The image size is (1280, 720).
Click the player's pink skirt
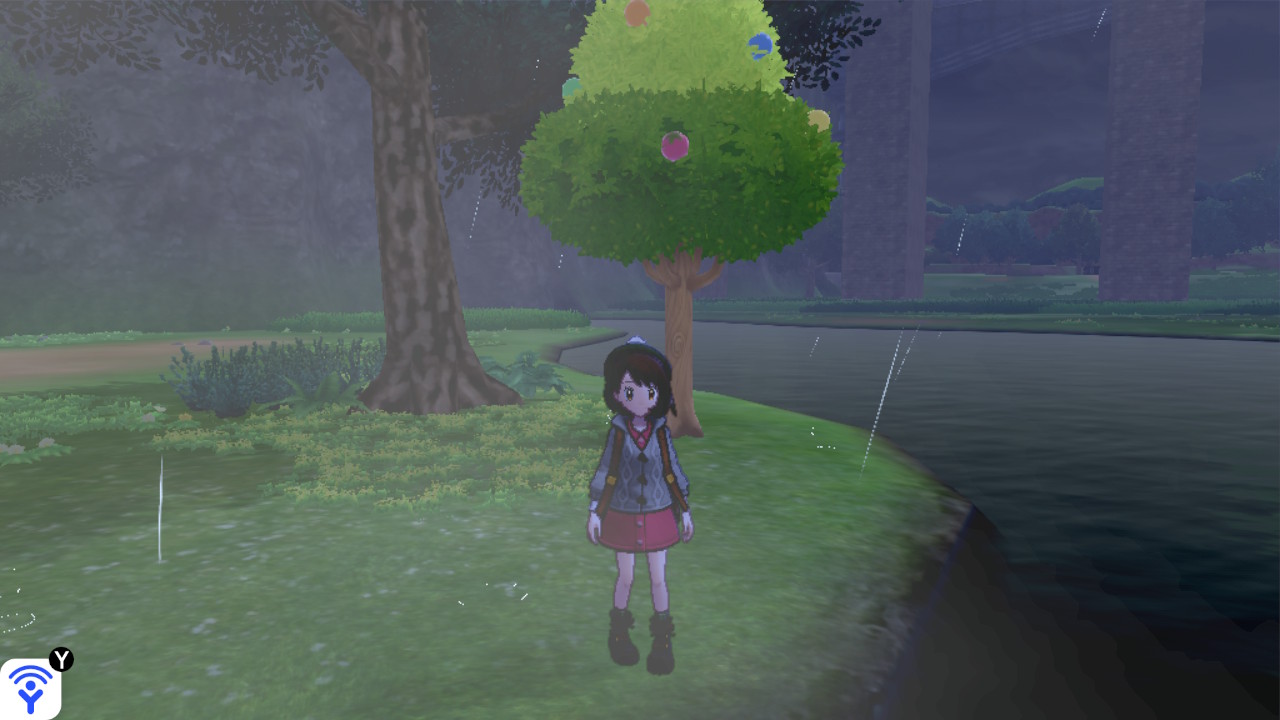(640, 530)
